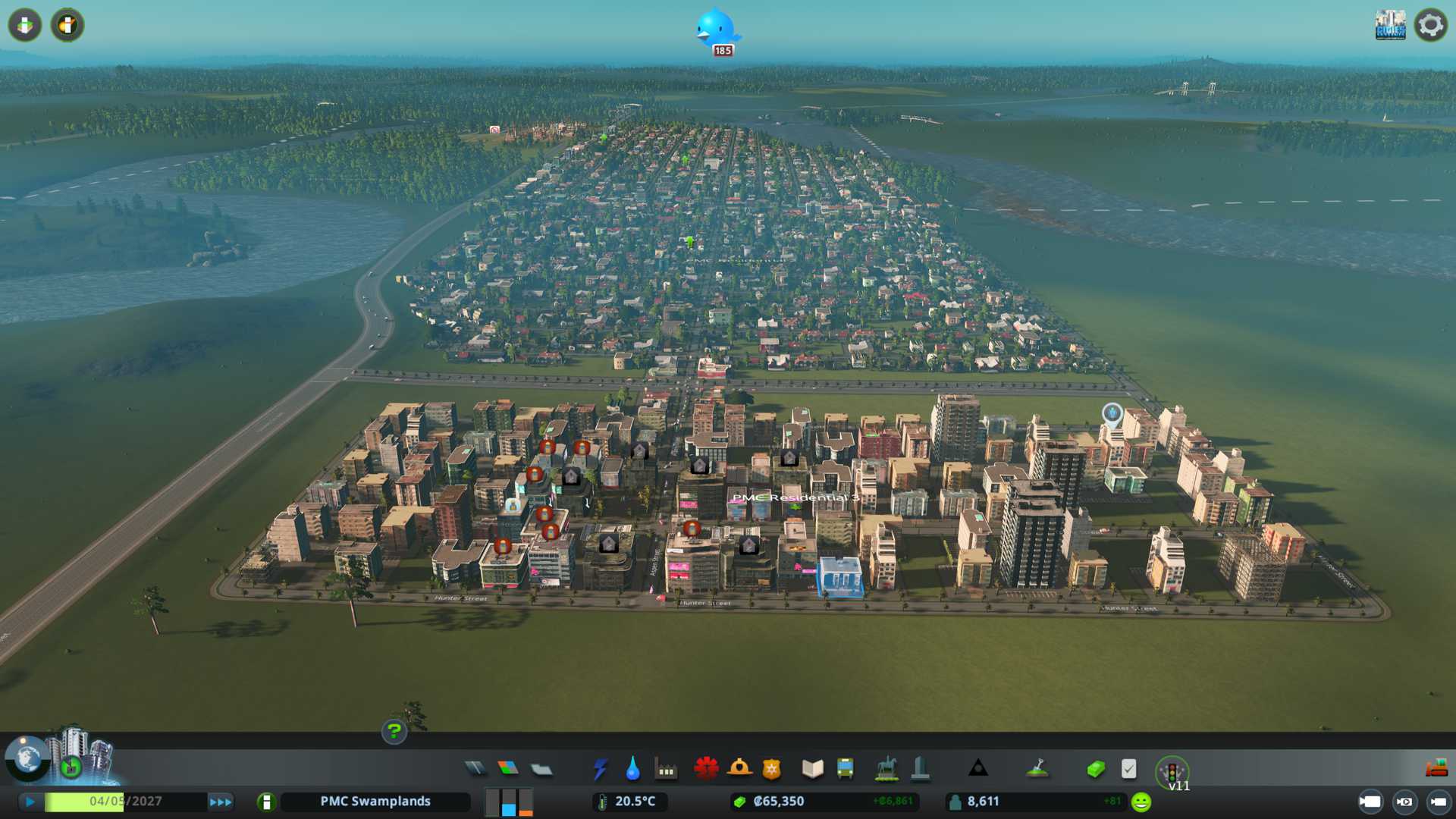Open the Fire Department helmet menu
The height and width of the screenshot is (819, 1456).
[x=739, y=769]
